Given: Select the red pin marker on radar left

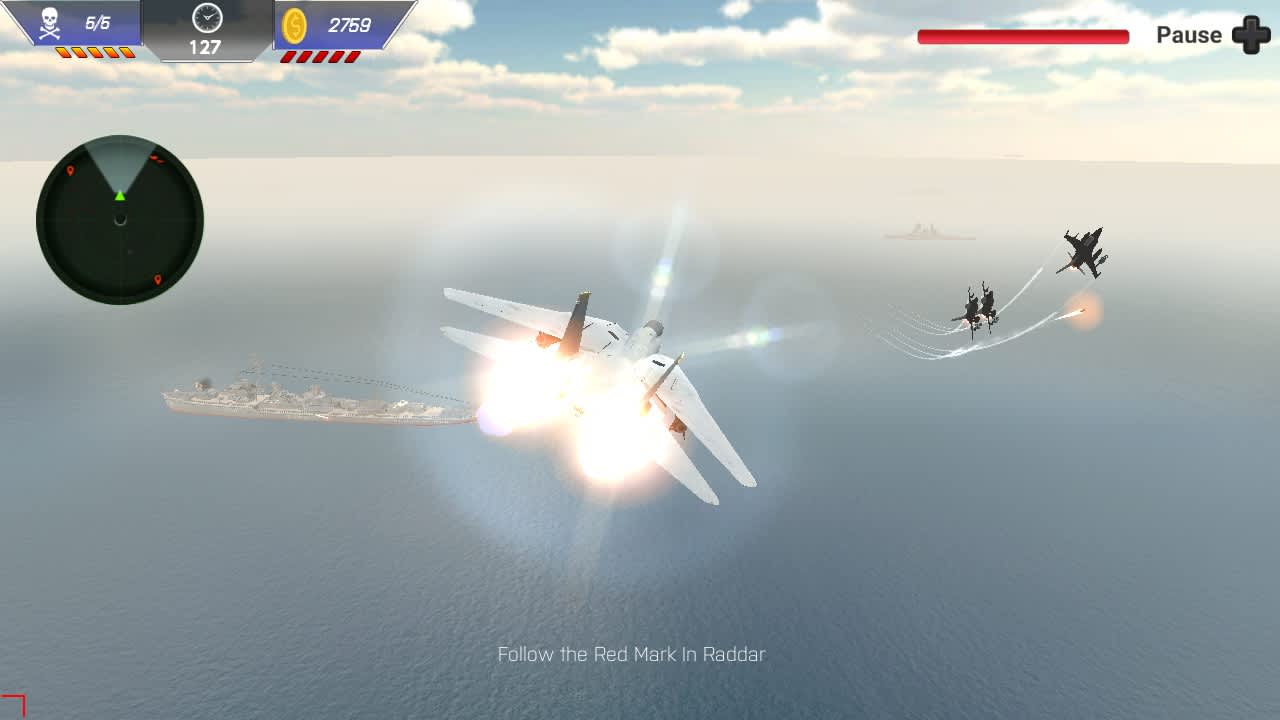Looking at the screenshot, I should point(70,170).
